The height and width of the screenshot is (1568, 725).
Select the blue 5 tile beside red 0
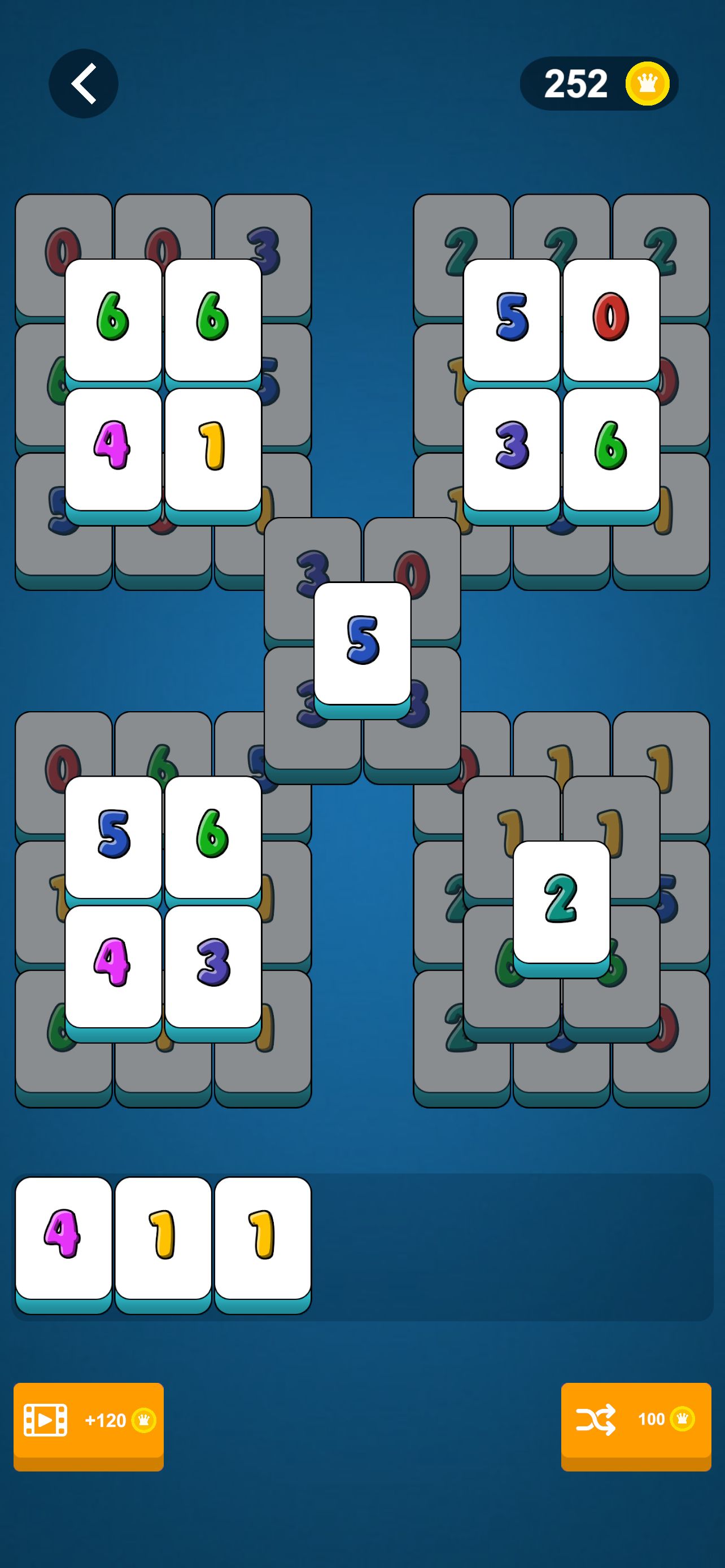click(x=512, y=319)
